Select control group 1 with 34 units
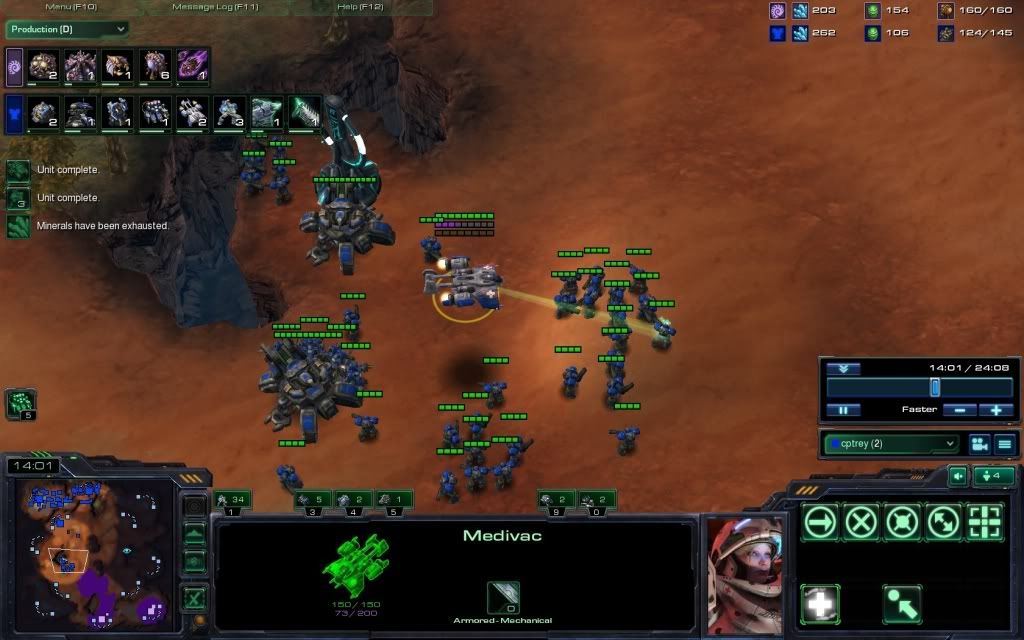Screen dimensions: 1024x640 pyautogui.click(x=231, y=499)
